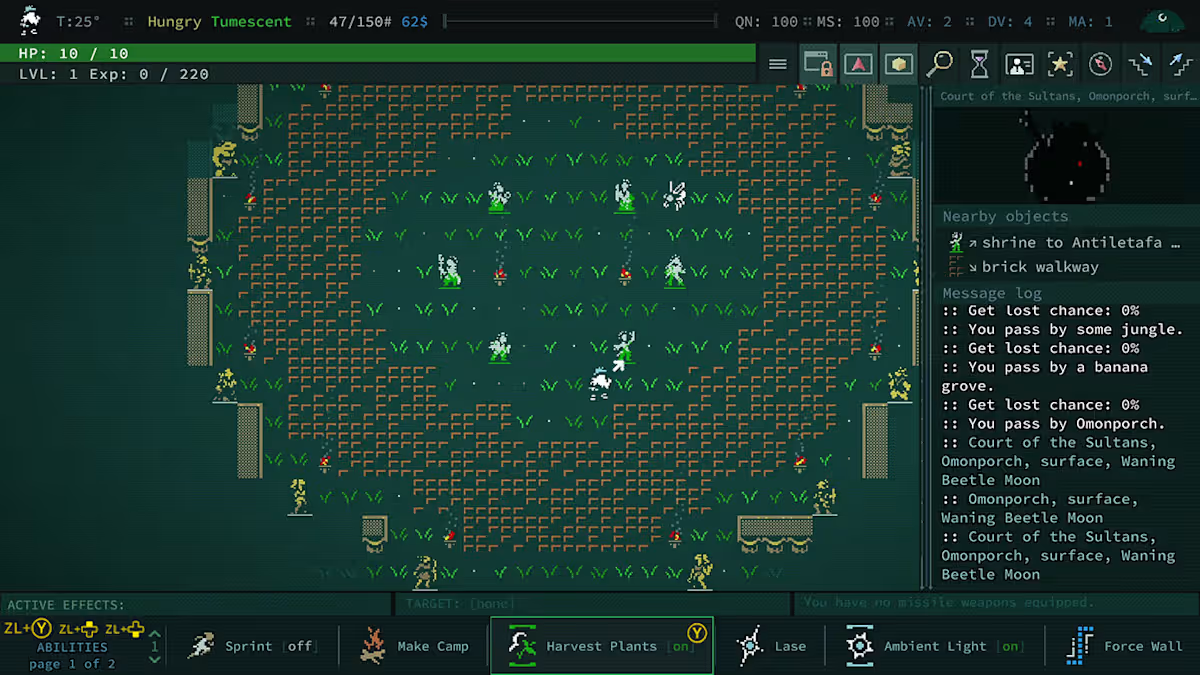Image resolution: width=1200 pixels, height=675 pixels.
Task: Toggle the Harvest Plants ability
Action: [601, 646]
